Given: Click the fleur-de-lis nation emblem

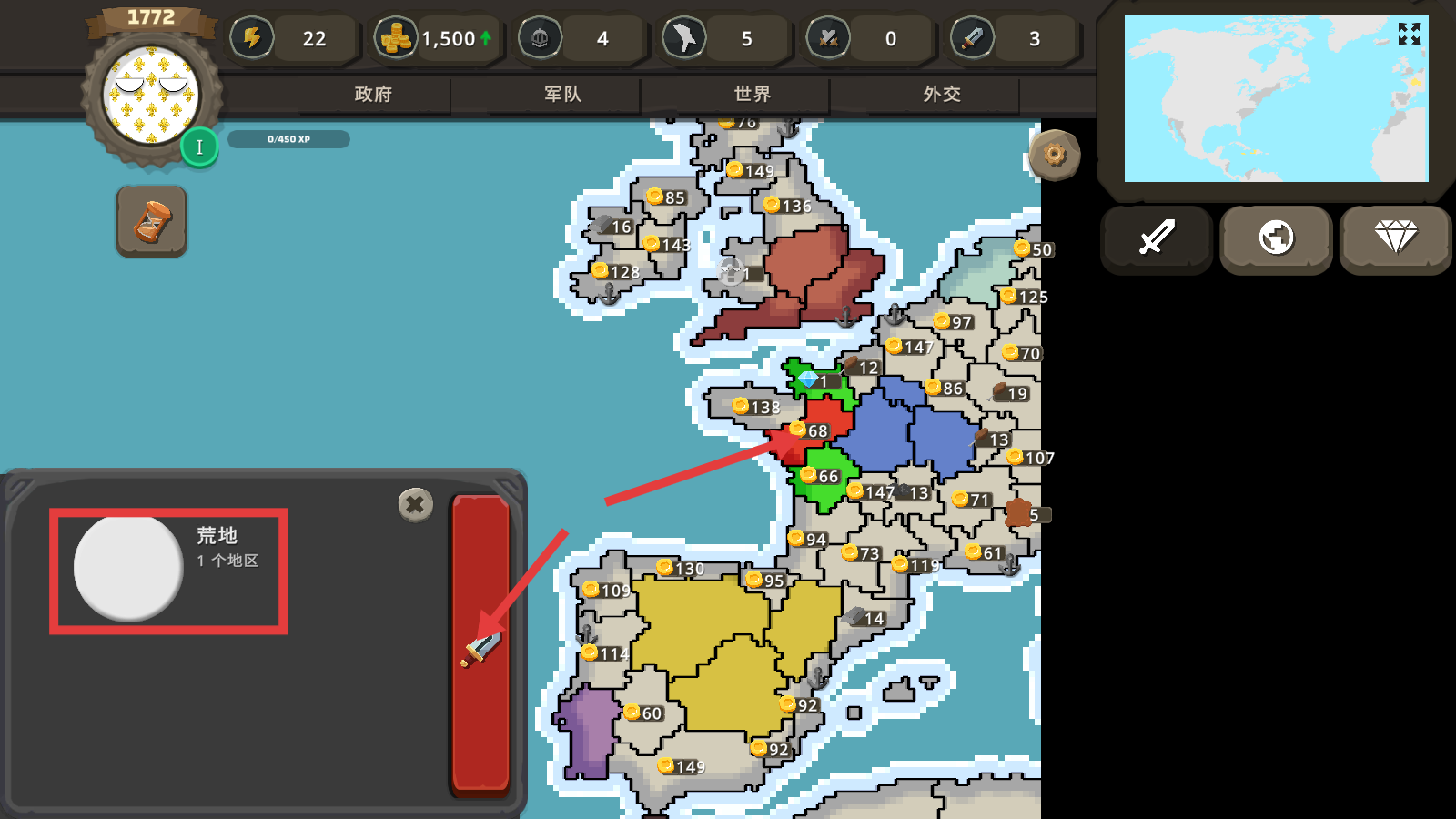Looking at the screenshot, I should (151, 96).
